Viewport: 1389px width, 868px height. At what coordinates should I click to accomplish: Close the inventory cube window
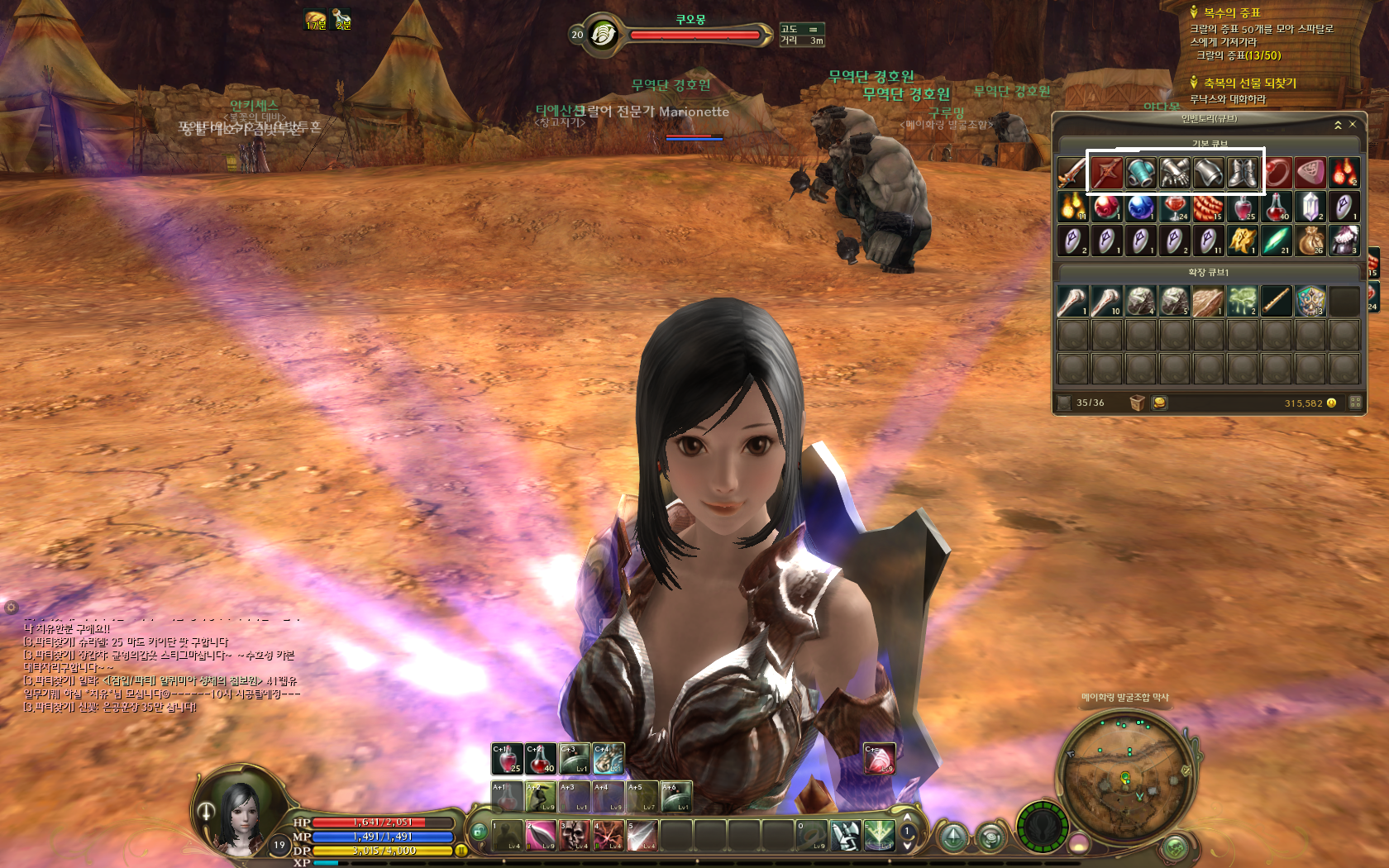pyautogui.click(x=1353, y=124)
